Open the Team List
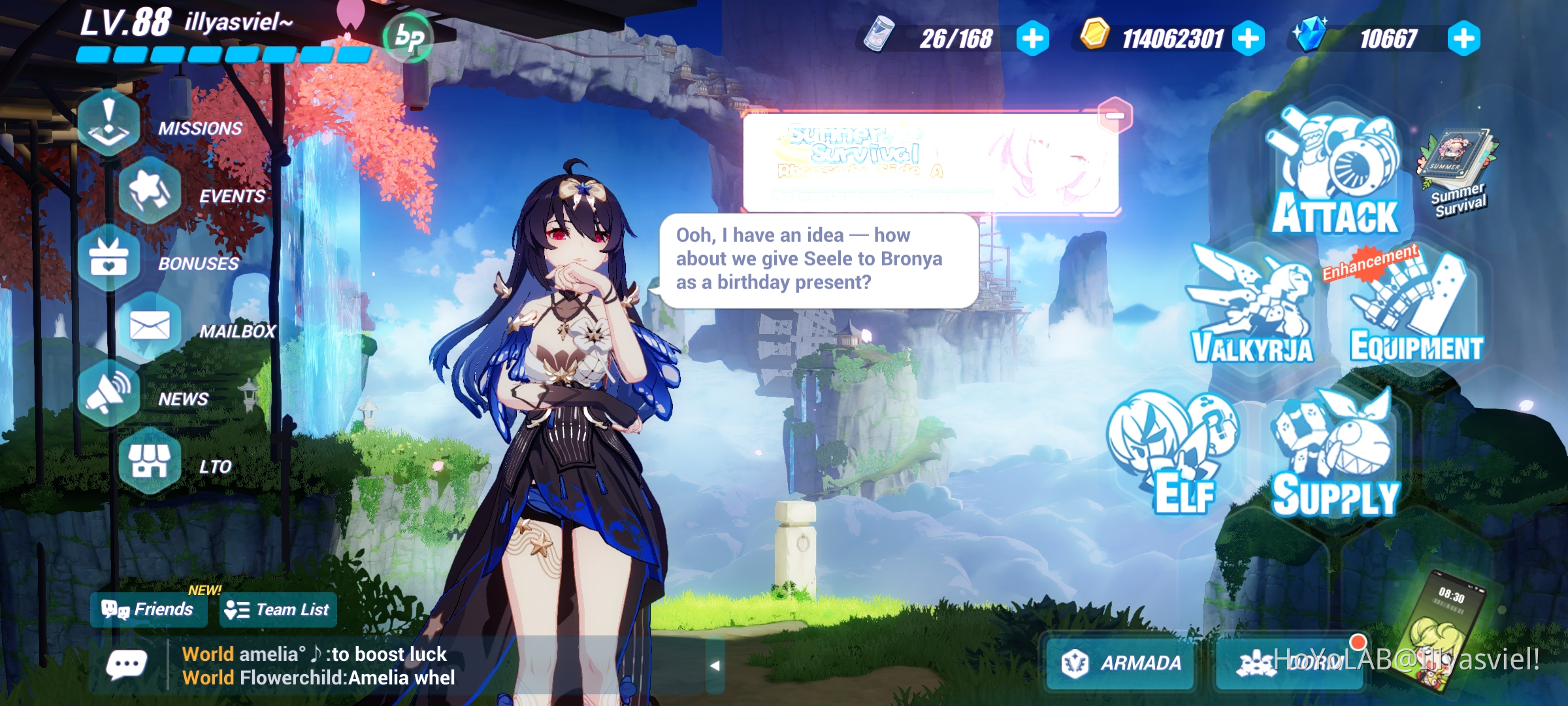The height and width of the screenshot is (706, 1568). [x=278, y=611]
